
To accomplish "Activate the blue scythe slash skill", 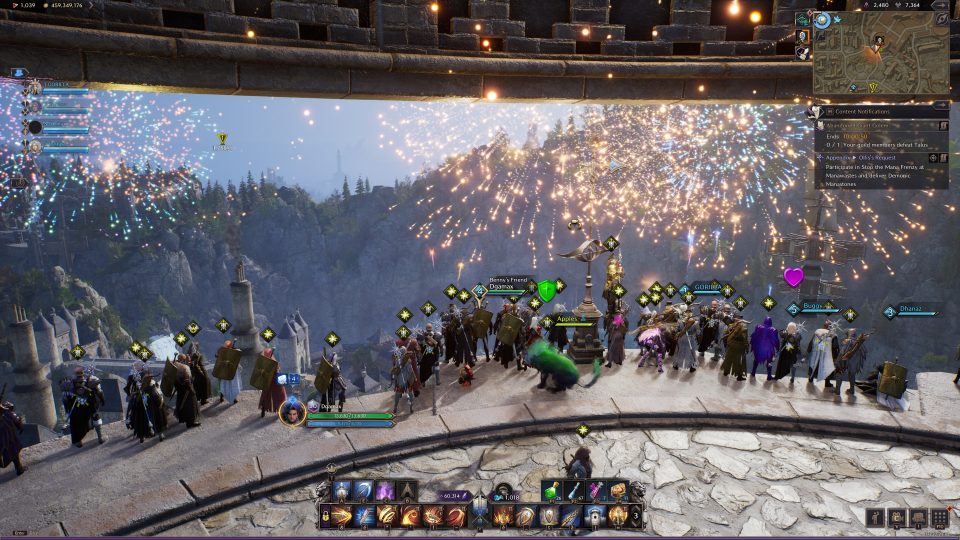I will (x=364, y=490).
